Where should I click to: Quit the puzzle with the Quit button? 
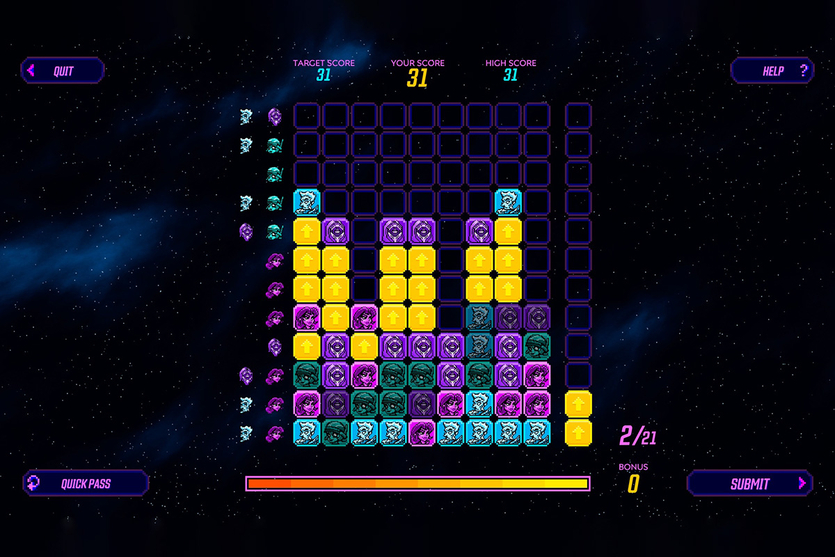tap(62, 71)
